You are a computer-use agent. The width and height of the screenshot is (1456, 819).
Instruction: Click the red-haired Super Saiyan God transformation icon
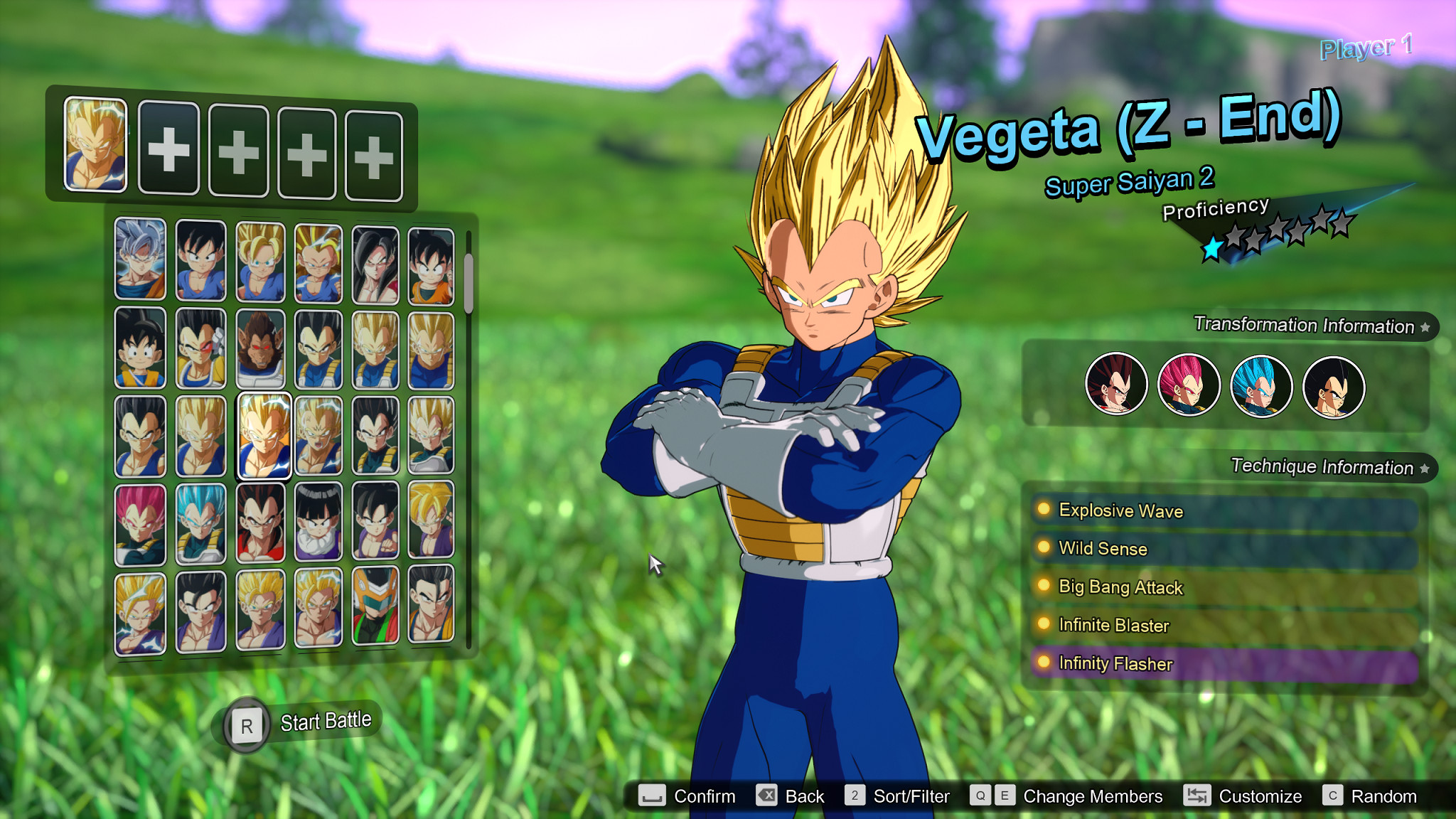point(1189,385)
